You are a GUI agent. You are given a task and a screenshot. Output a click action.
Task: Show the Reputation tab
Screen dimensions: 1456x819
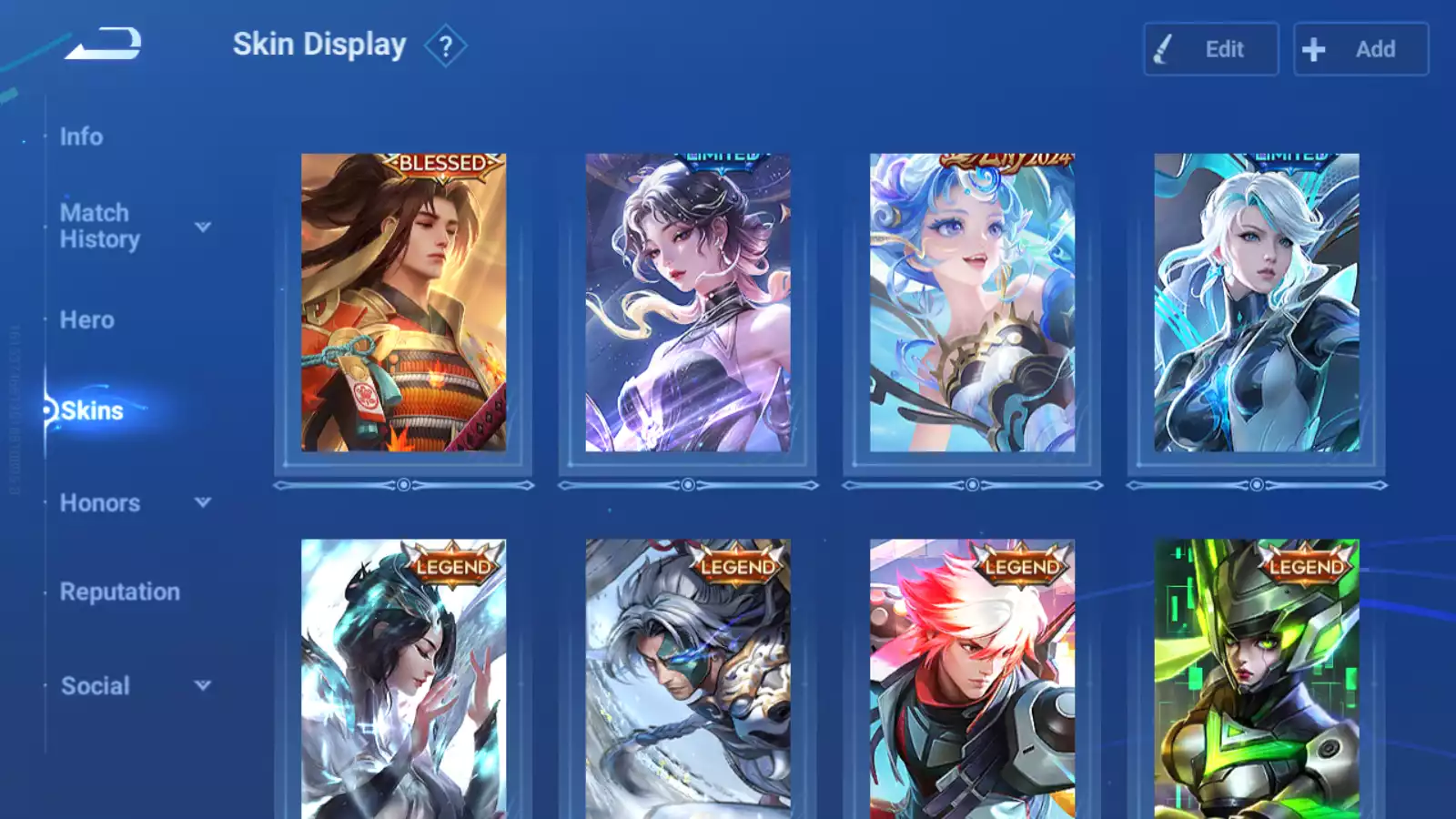pyautogui.click(x=120, y=591)
